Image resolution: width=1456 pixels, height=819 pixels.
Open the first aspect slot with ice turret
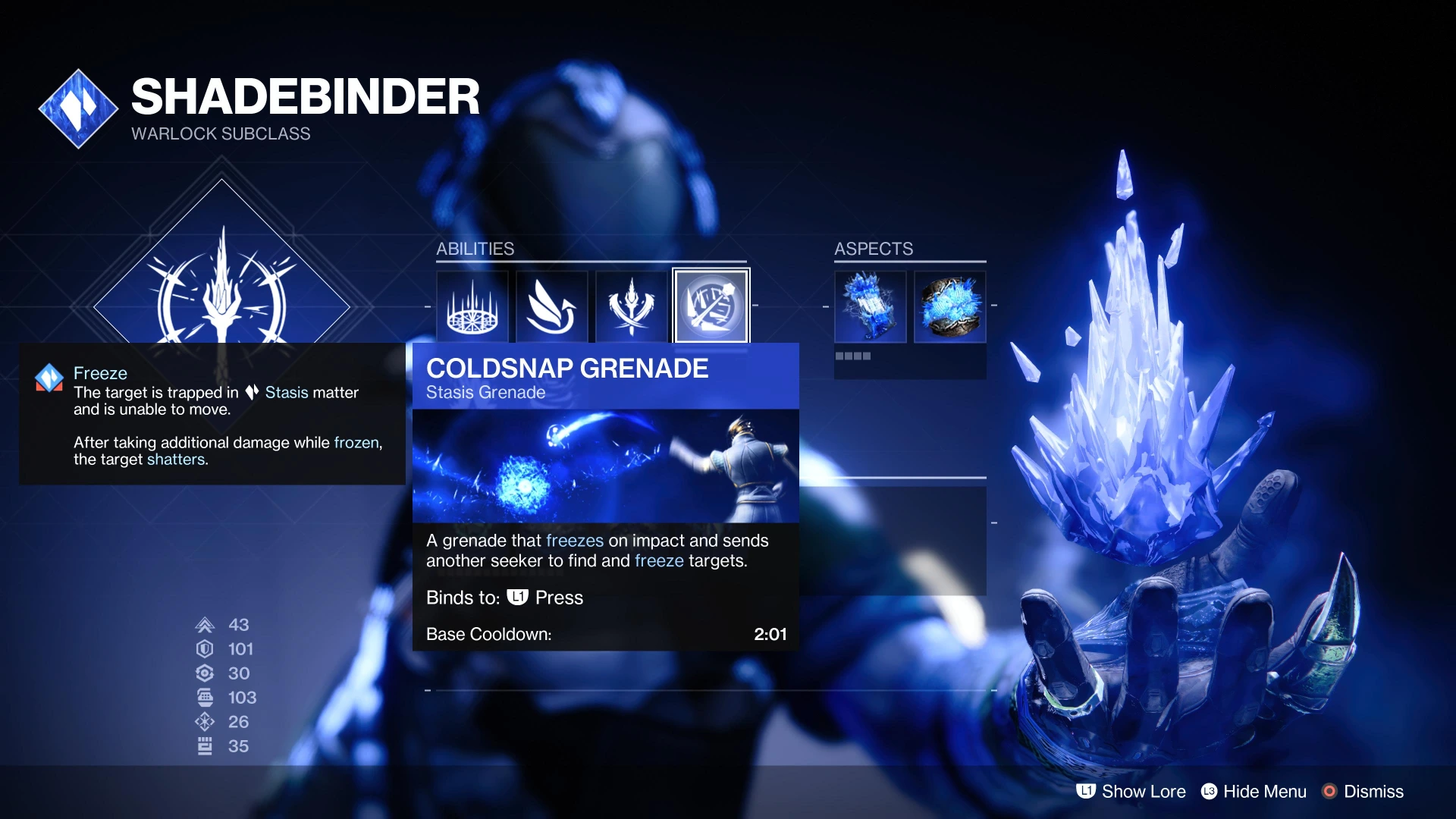(870, 306)
